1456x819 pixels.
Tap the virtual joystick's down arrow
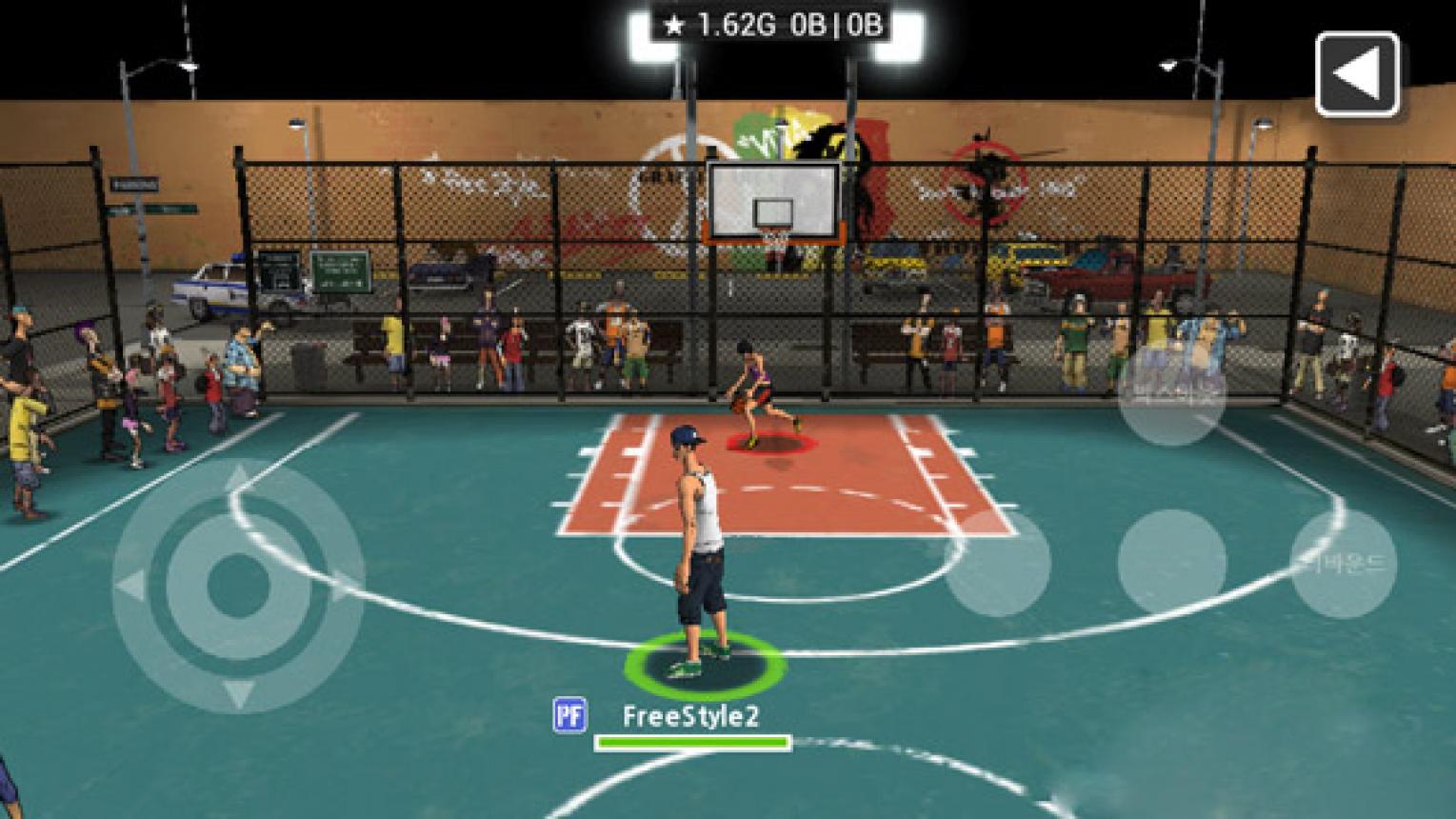click(x=238, y=692)
